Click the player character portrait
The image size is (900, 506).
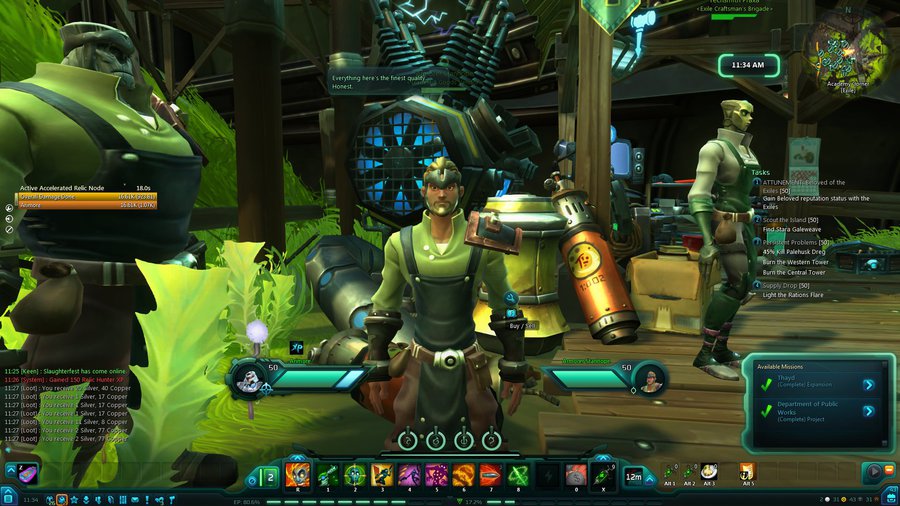tap(247, 378)
